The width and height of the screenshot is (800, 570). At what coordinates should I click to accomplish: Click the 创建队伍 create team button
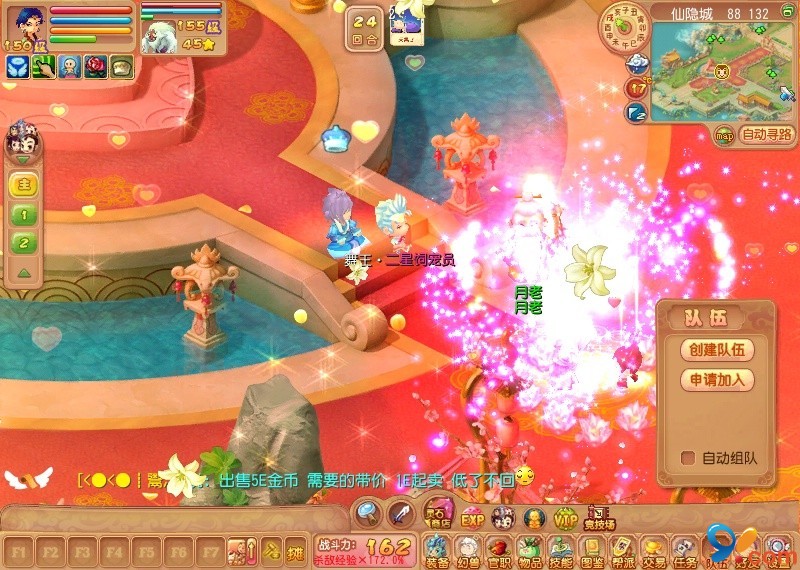[714, 350]
